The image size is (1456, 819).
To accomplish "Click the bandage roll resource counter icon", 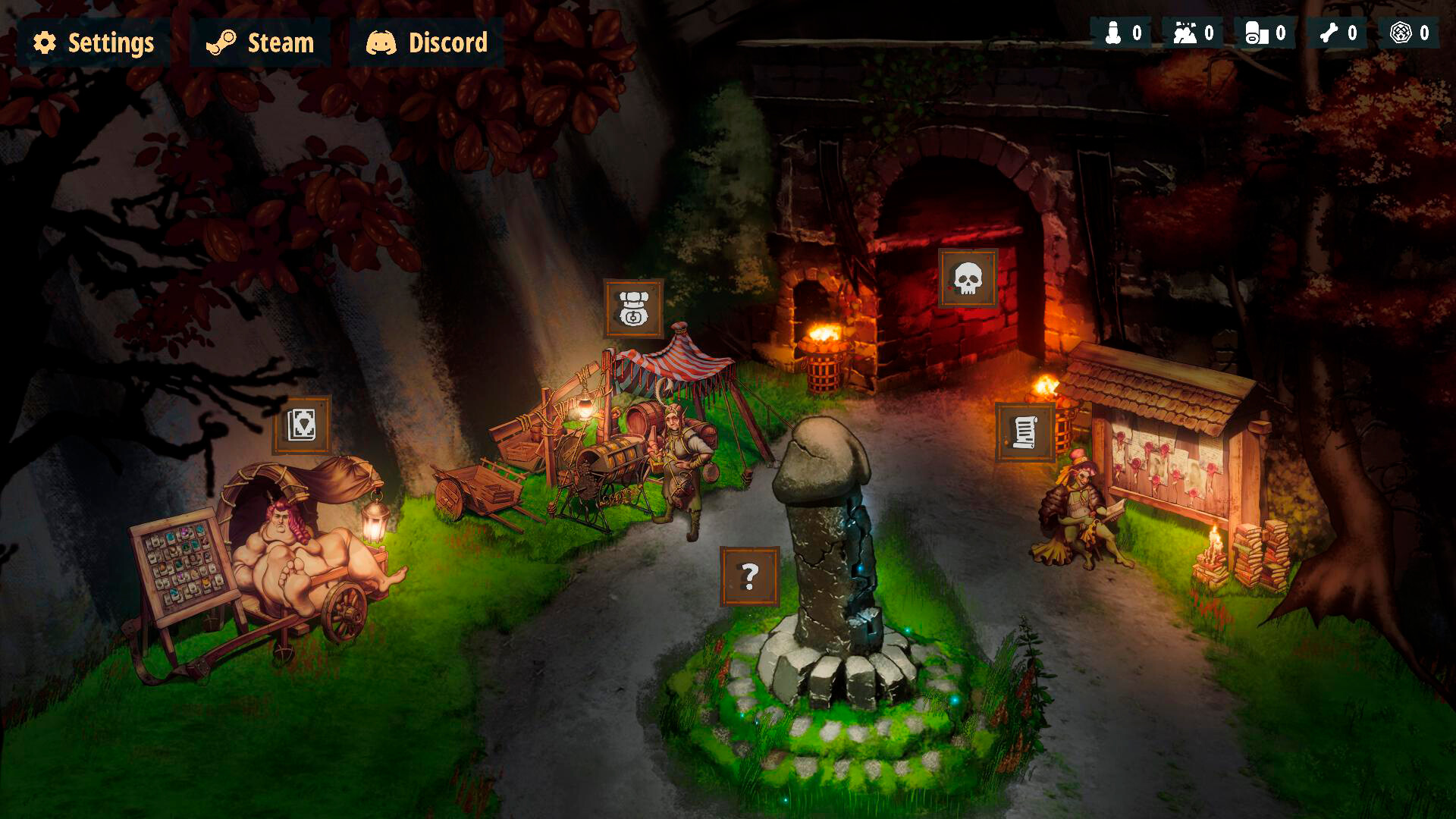I will [1256, 33].
